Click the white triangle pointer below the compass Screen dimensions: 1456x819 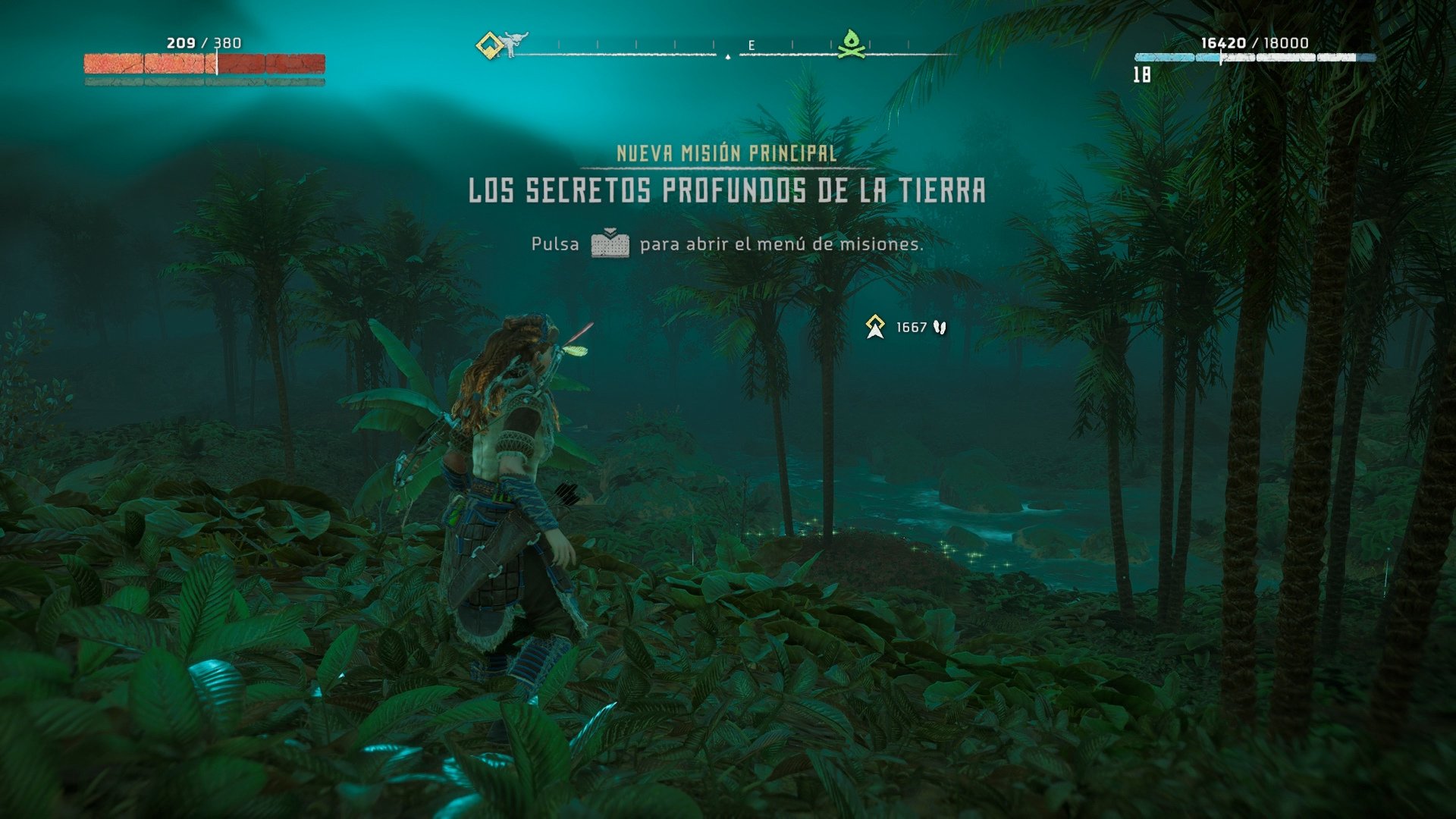pyautogui.click(x=726, y=56)
